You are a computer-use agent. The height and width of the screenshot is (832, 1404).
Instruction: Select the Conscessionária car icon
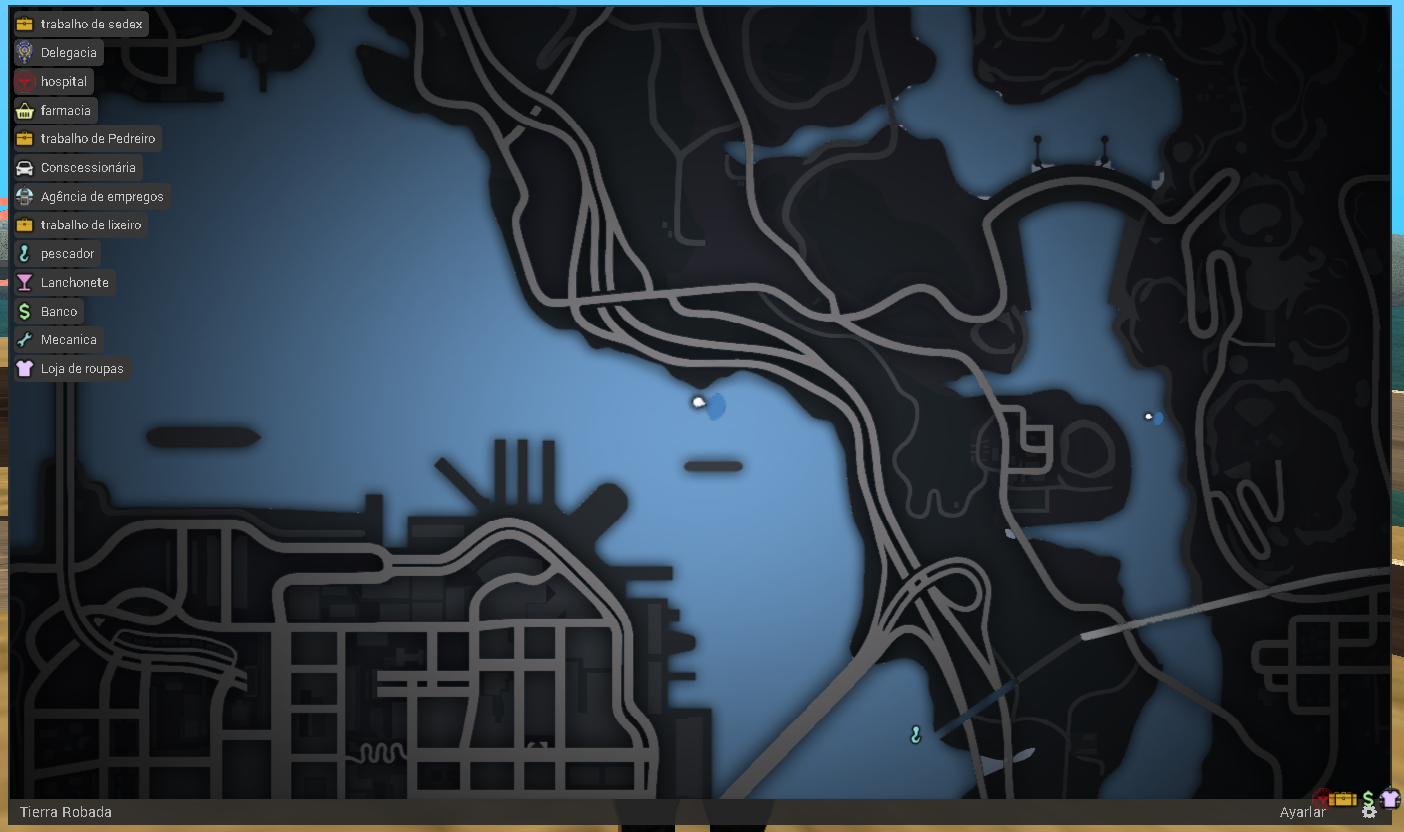coord(24,167)
